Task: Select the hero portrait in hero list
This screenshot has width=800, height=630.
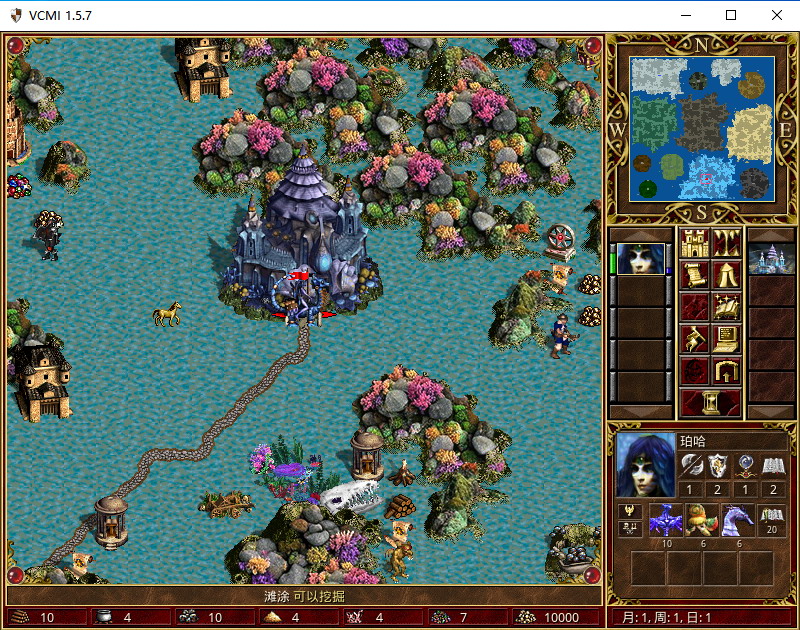Action: [x=640, y=259]
